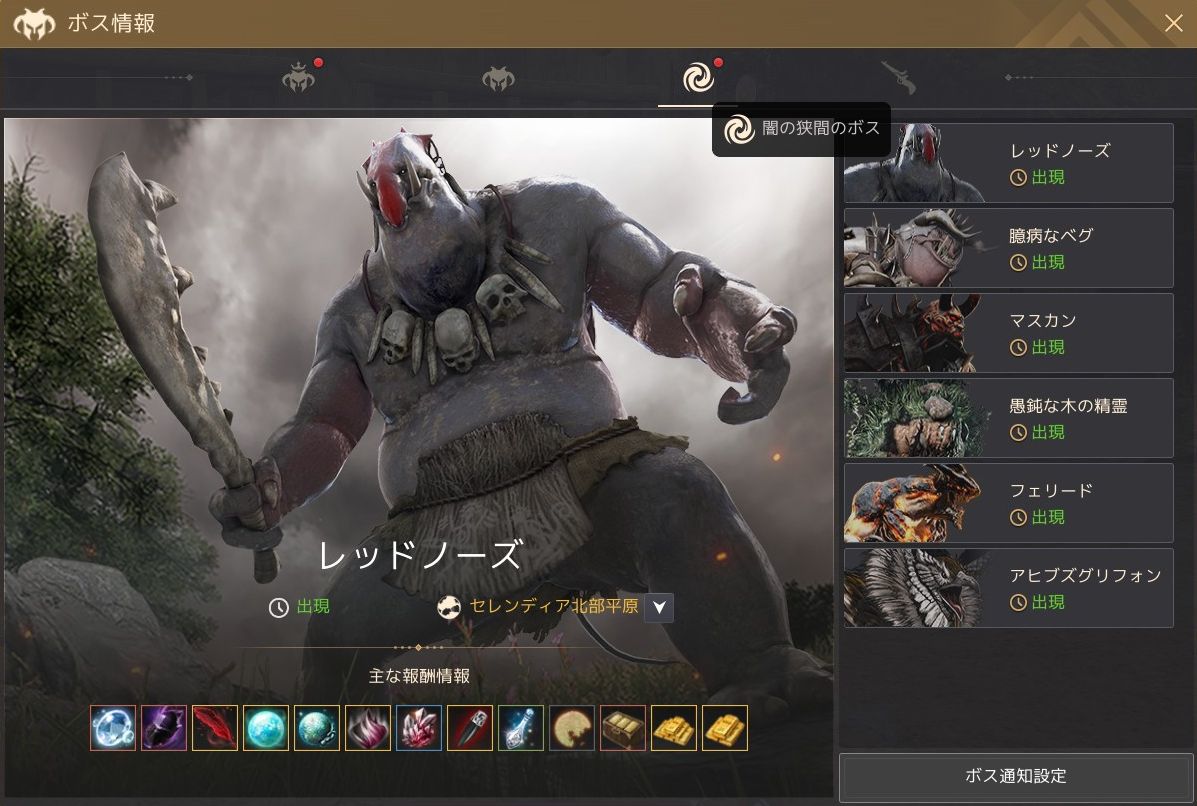Open the アヒブズグリフォン boss entry

point(1008,588)
